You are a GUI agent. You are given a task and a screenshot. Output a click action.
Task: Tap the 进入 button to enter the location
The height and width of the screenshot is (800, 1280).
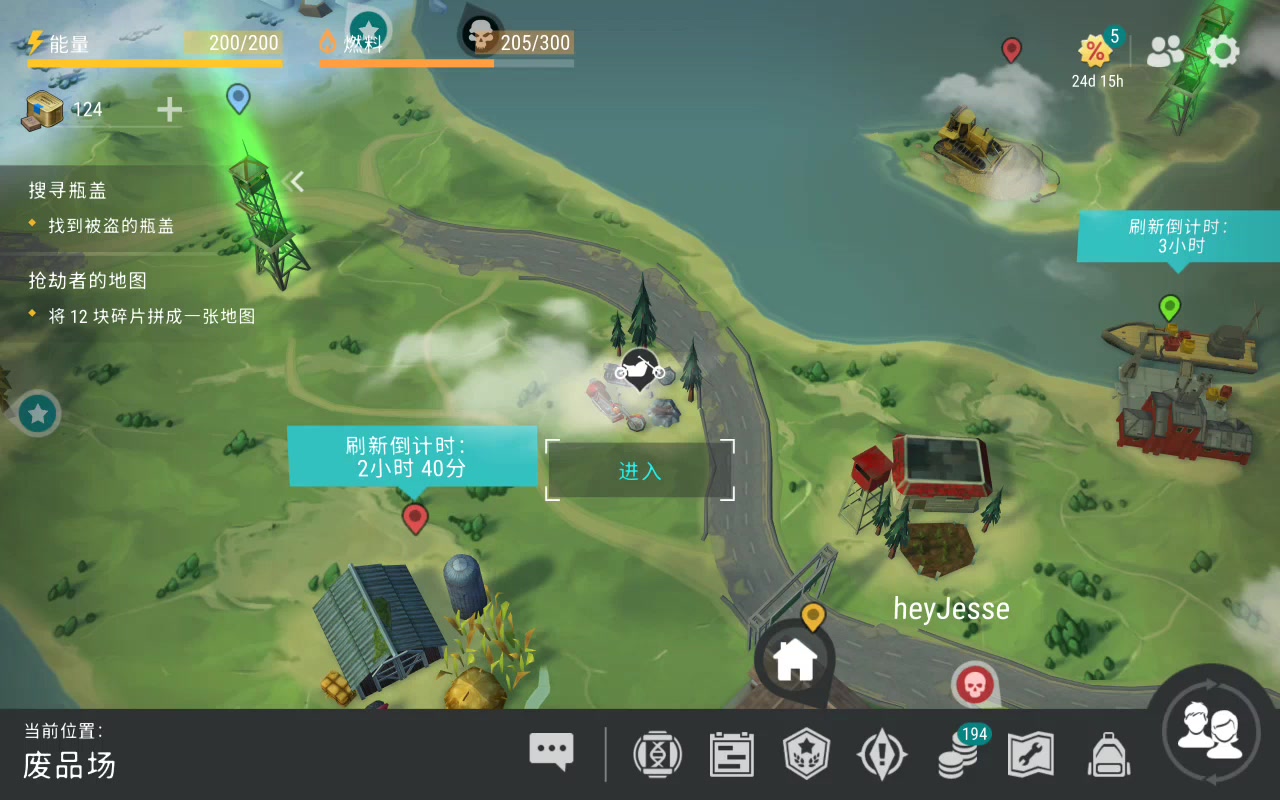640,470
